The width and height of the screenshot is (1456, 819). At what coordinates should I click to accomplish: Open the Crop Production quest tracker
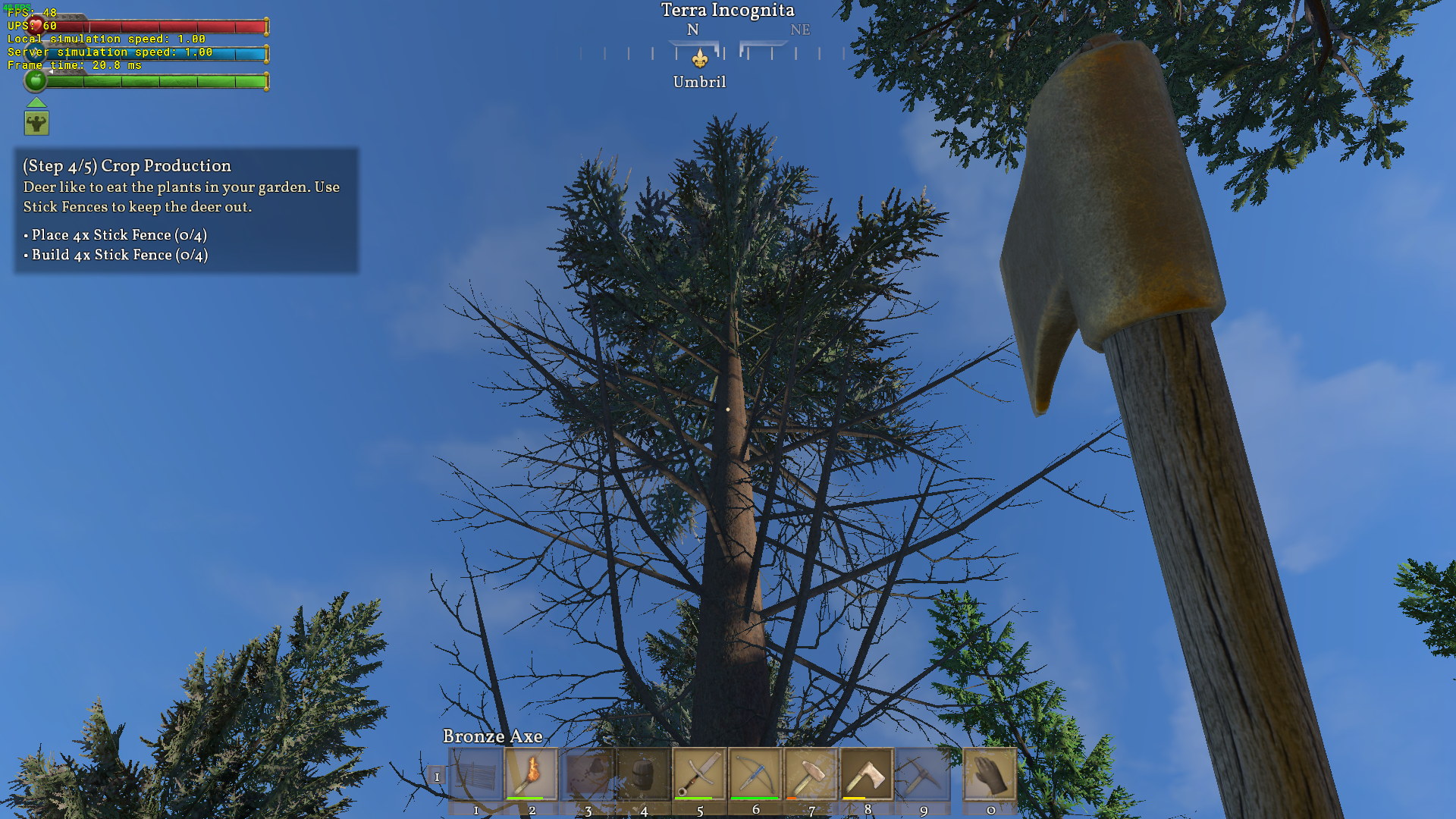point(187,210)
